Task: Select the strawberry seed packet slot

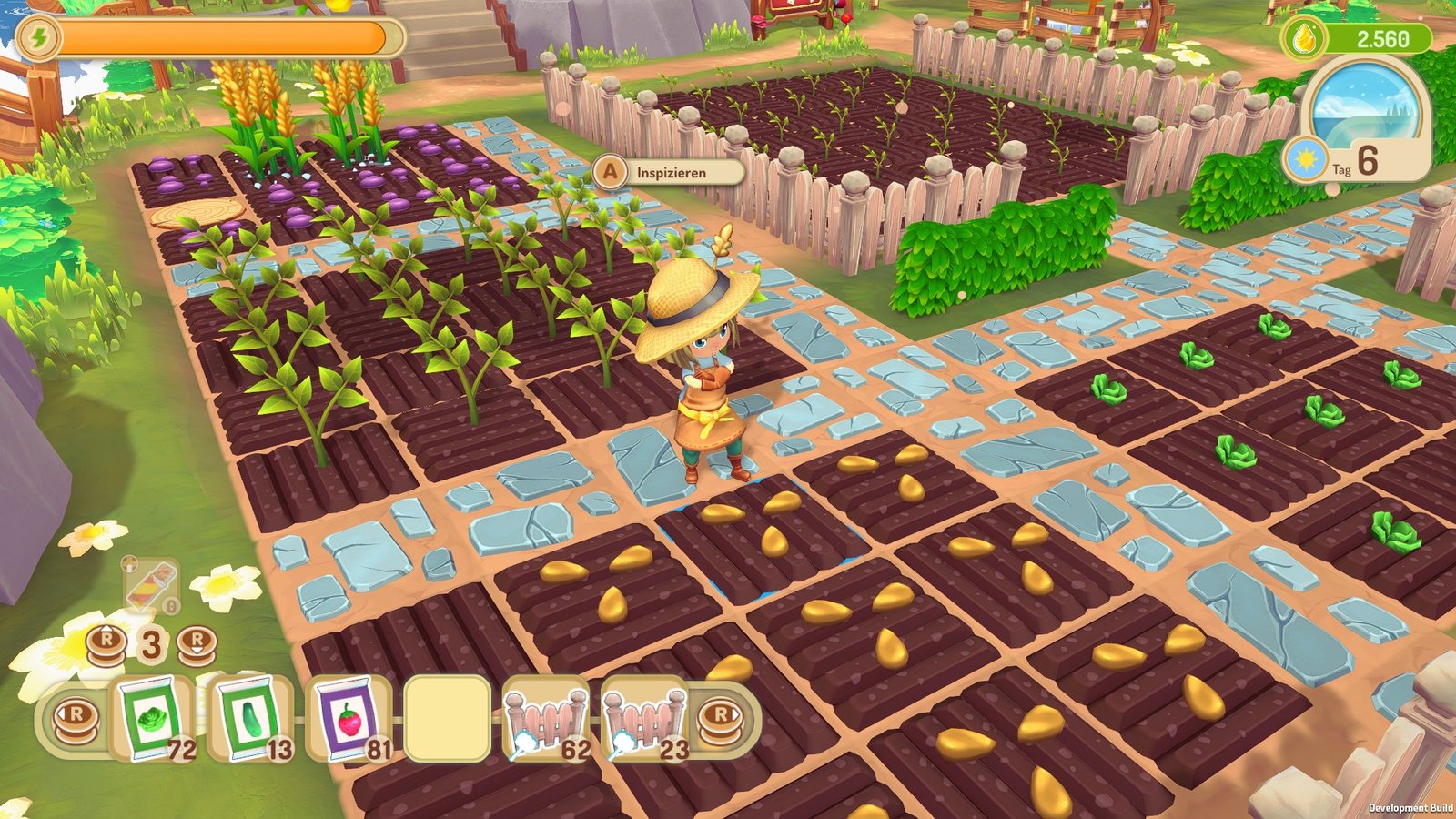Action: tap(349, 719)
